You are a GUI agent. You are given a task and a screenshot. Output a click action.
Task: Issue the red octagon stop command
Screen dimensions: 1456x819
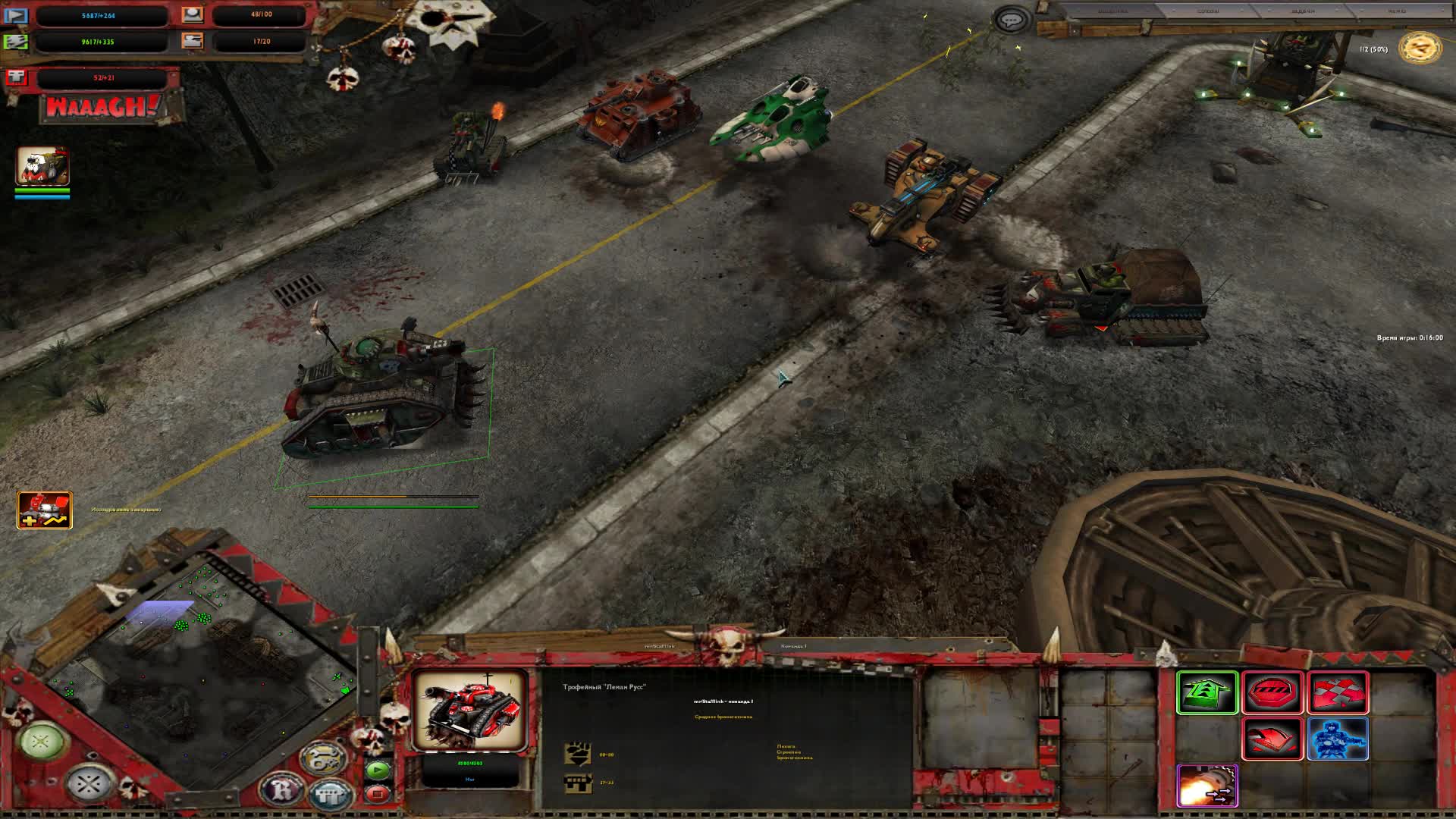click(1272, 692)
